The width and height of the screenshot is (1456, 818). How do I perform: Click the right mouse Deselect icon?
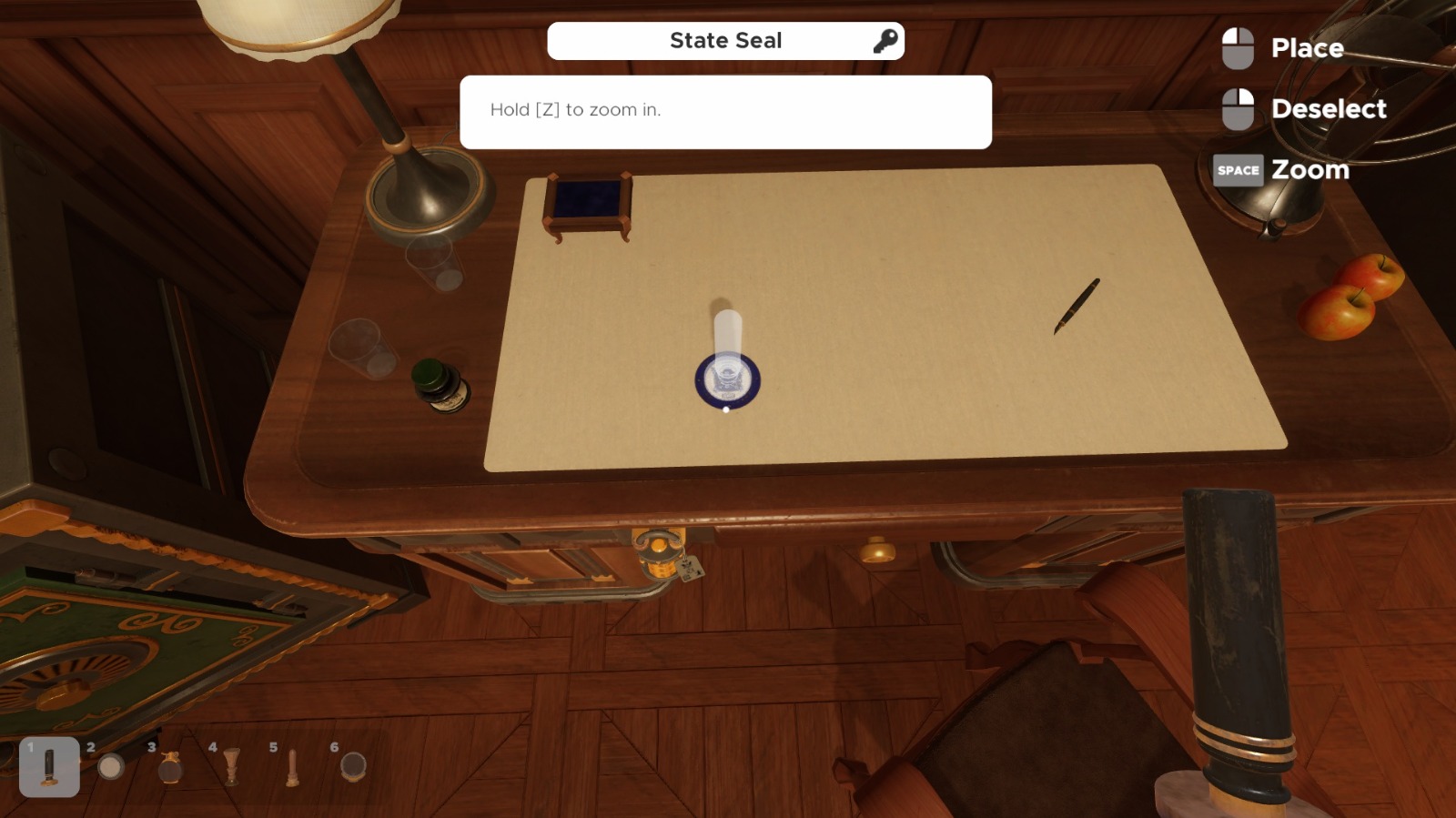click(1239, 108)
